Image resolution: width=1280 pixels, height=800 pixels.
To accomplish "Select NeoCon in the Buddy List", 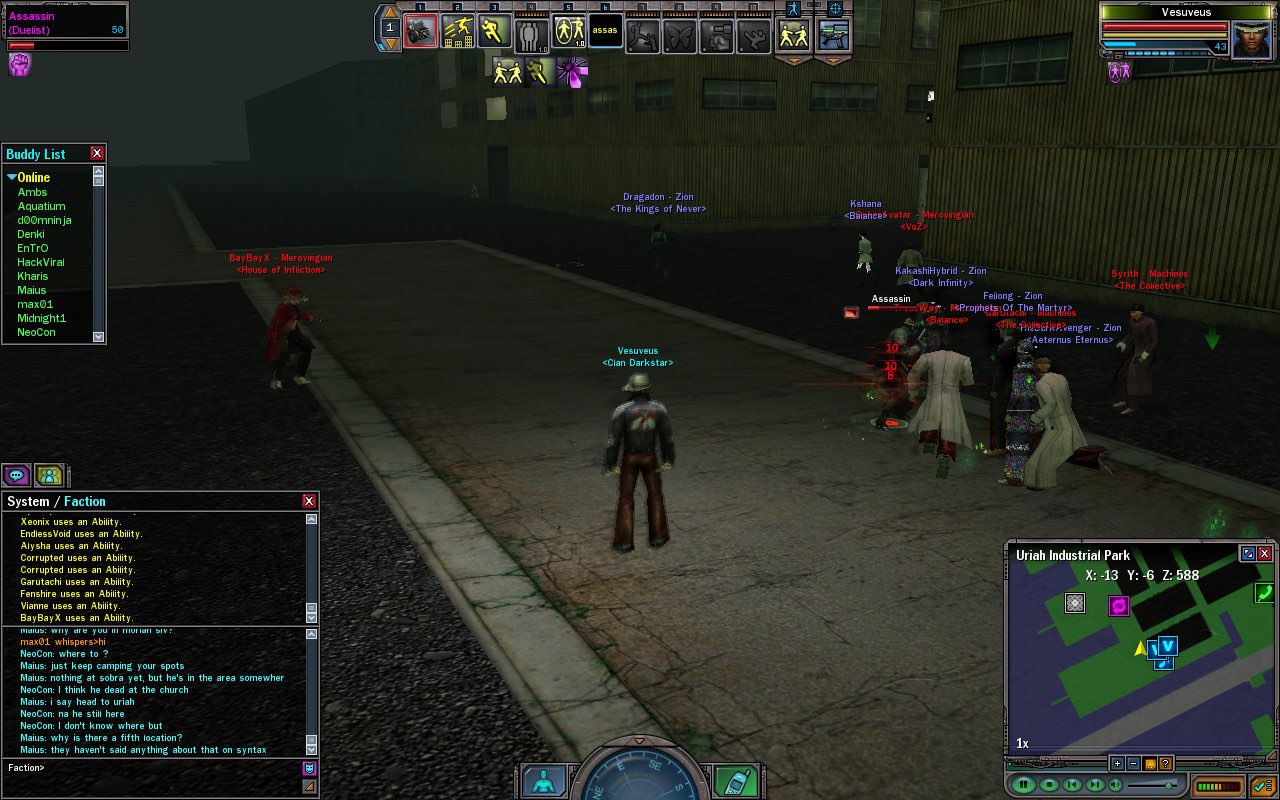I will (x=36, y=332).
